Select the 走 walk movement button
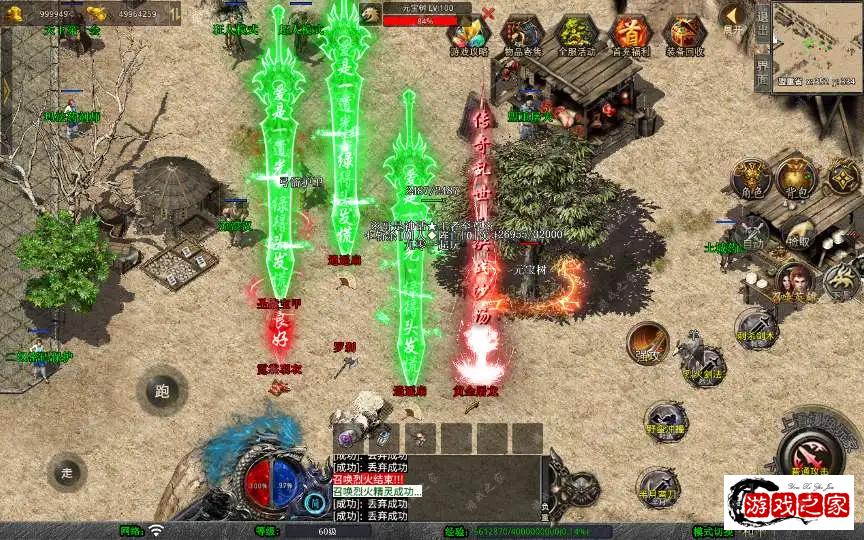Image resolution: width=864 pixels, height=540 pixels. 68,470
